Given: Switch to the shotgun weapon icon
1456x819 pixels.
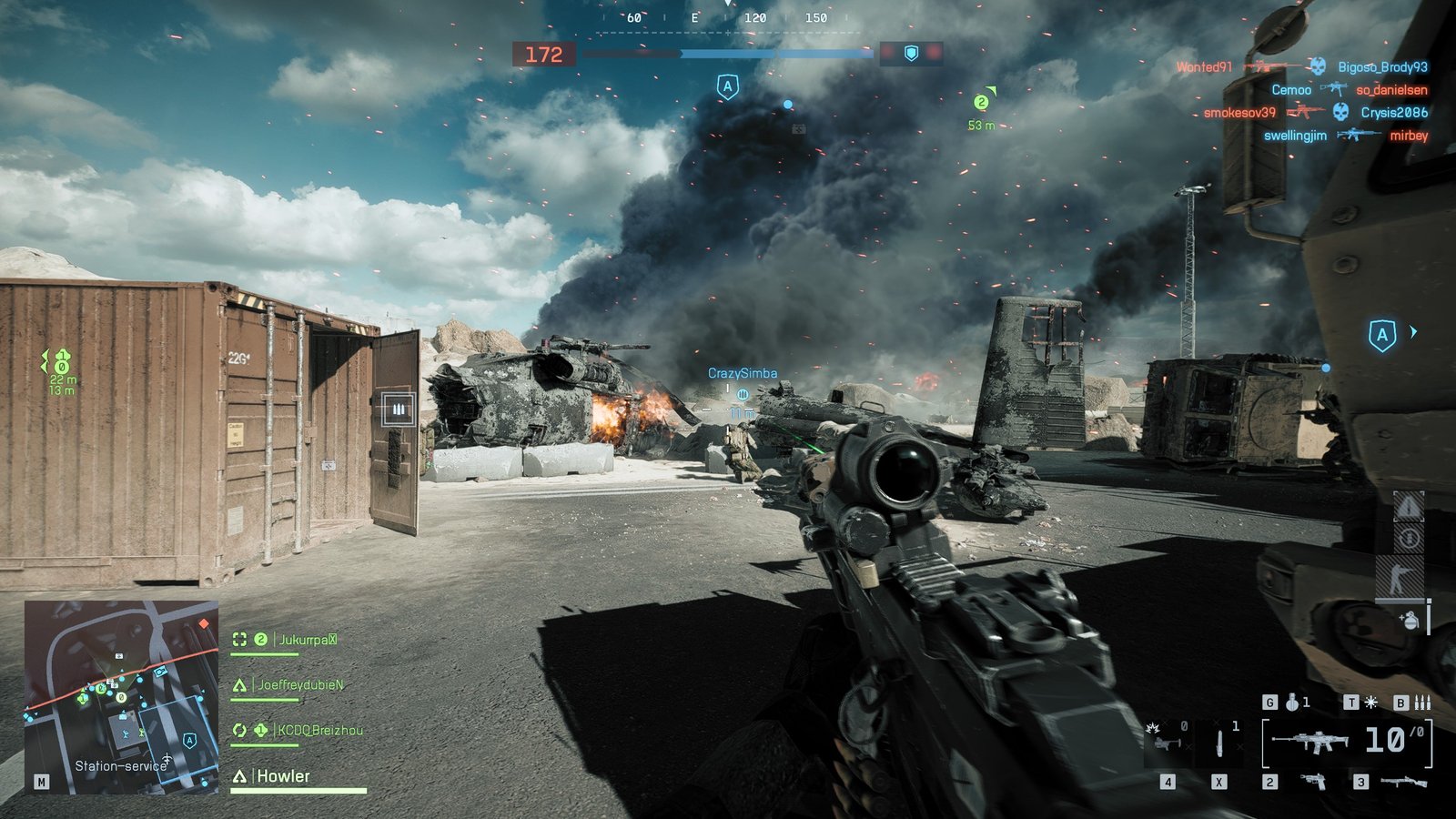Looking at the screenshot, I should click(1402, 782).
